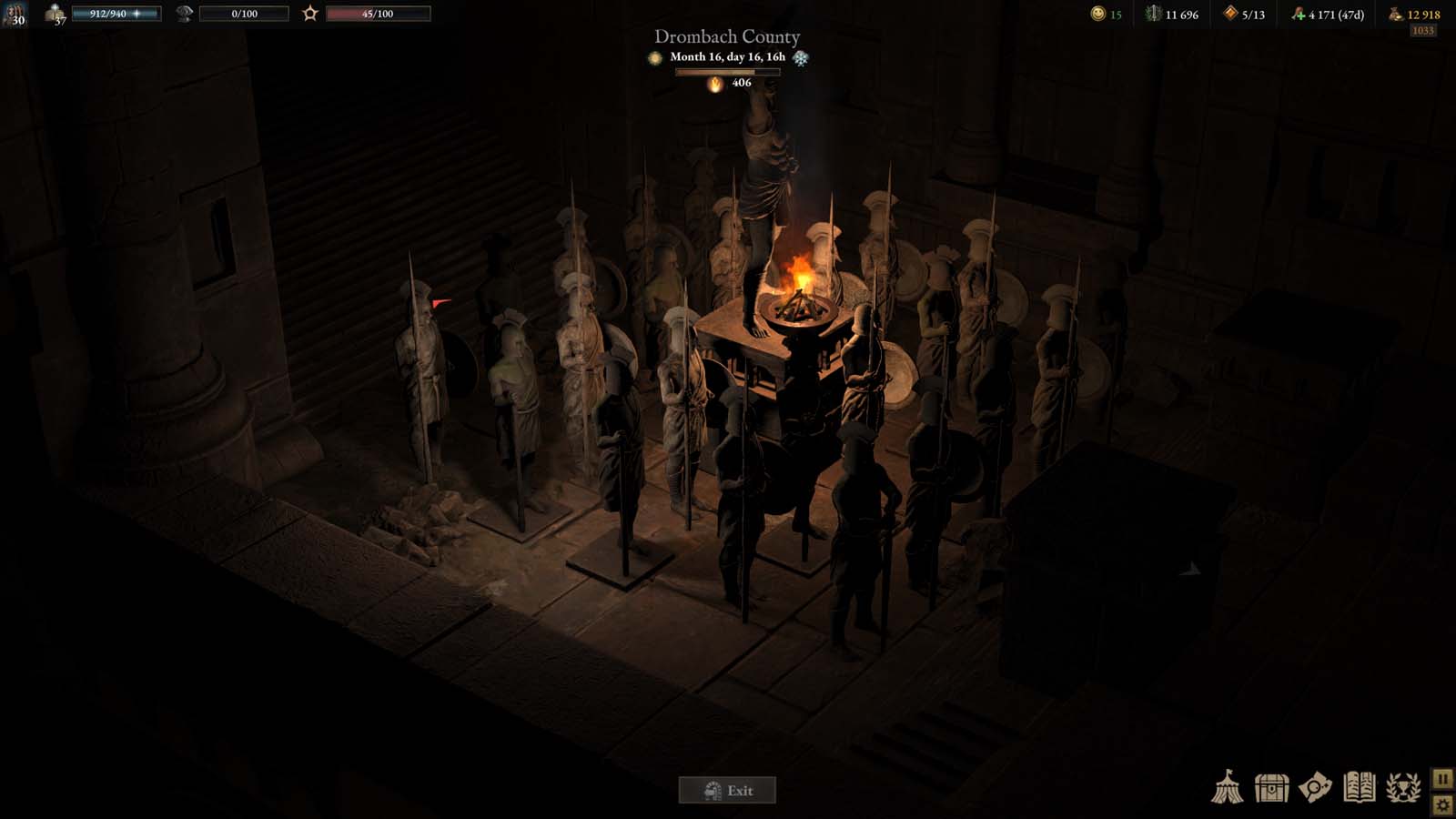Click the Month 16 date display

tap(726, 56)
